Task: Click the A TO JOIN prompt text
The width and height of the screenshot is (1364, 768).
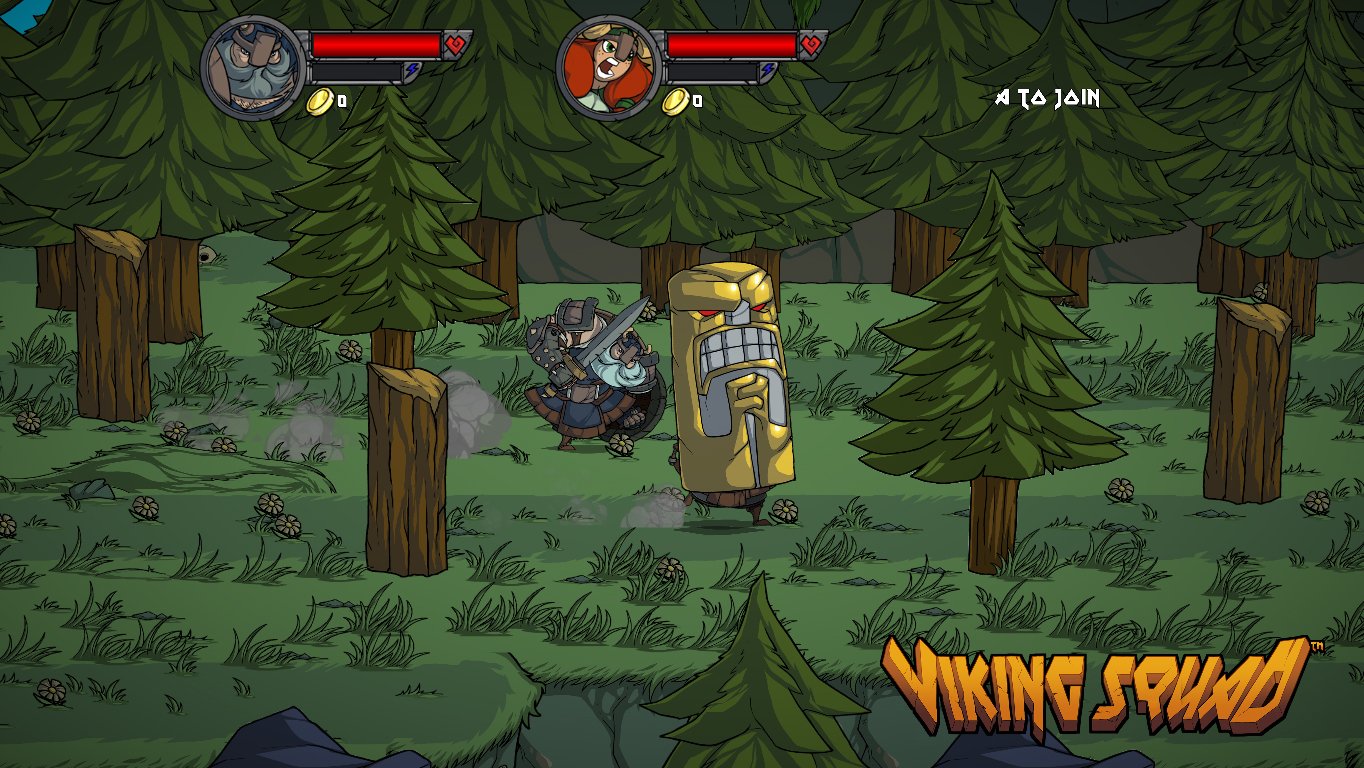Action: (1046, 99)
